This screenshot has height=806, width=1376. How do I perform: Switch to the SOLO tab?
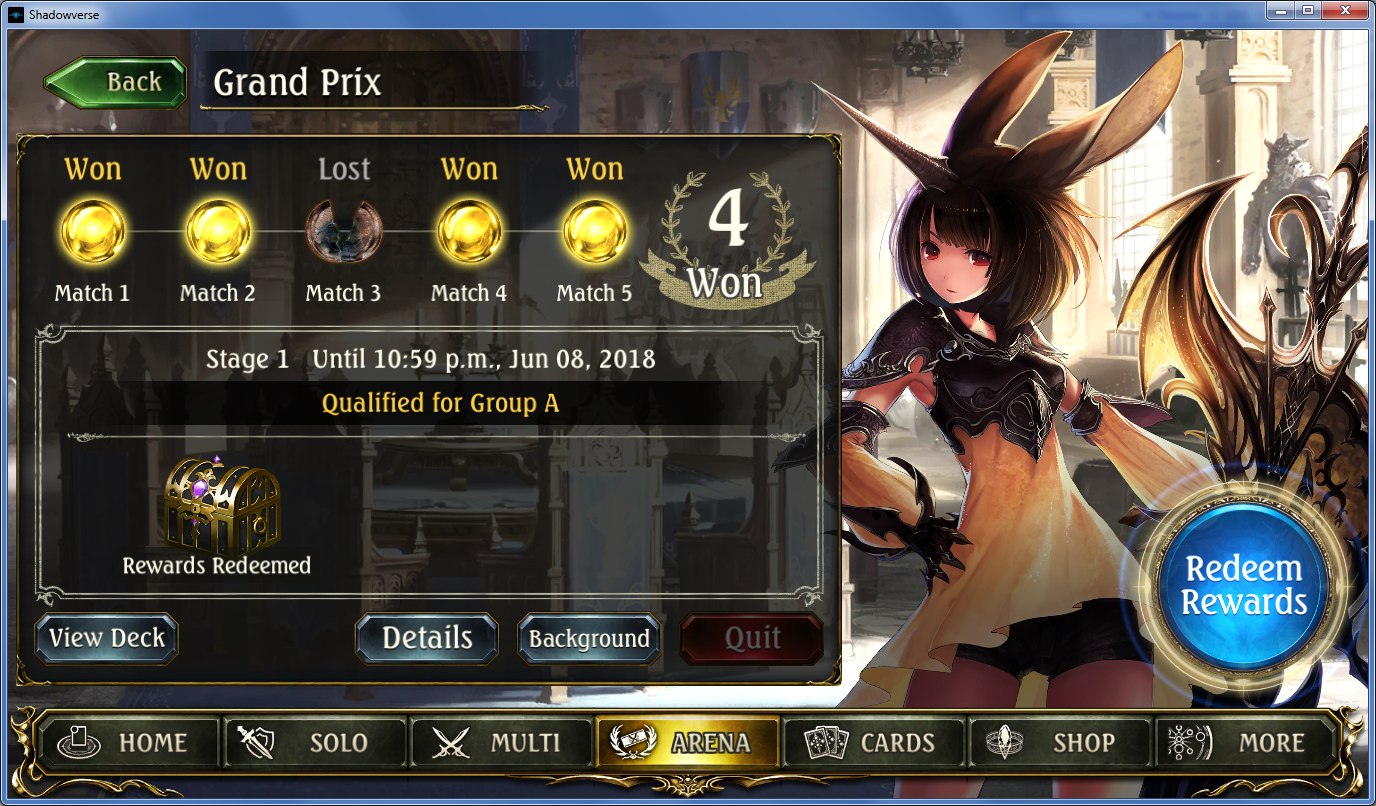(x=314, y=743)
